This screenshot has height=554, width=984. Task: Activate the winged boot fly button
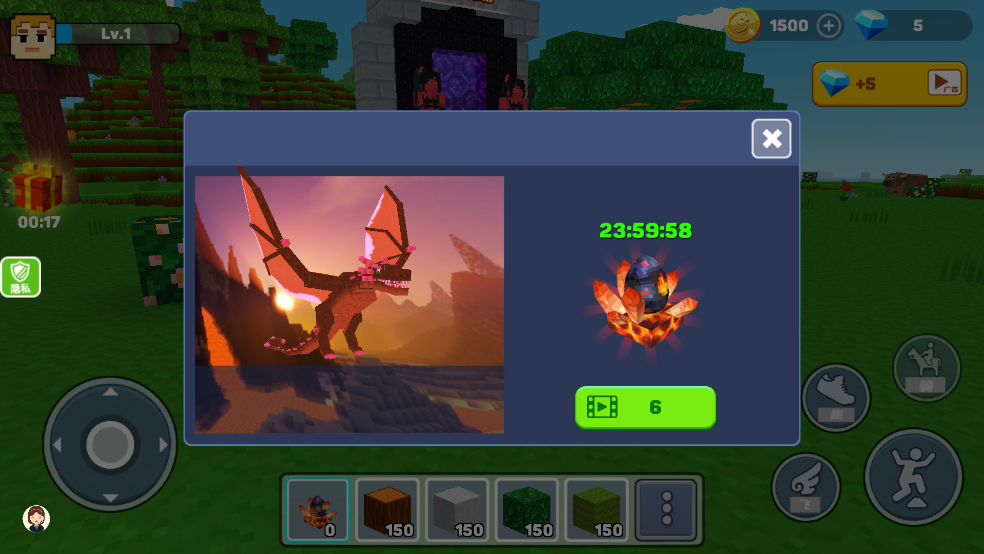coord(805,487)
